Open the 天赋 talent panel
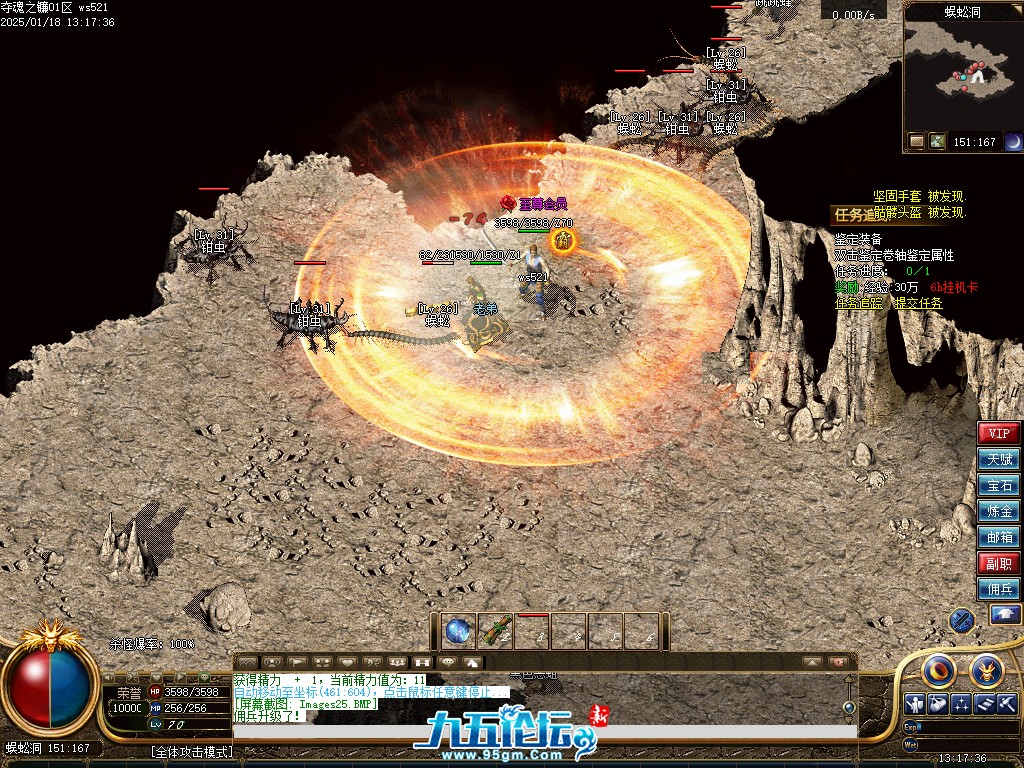The height and width of the screenshot is (768, 1024). coord(999,459)
